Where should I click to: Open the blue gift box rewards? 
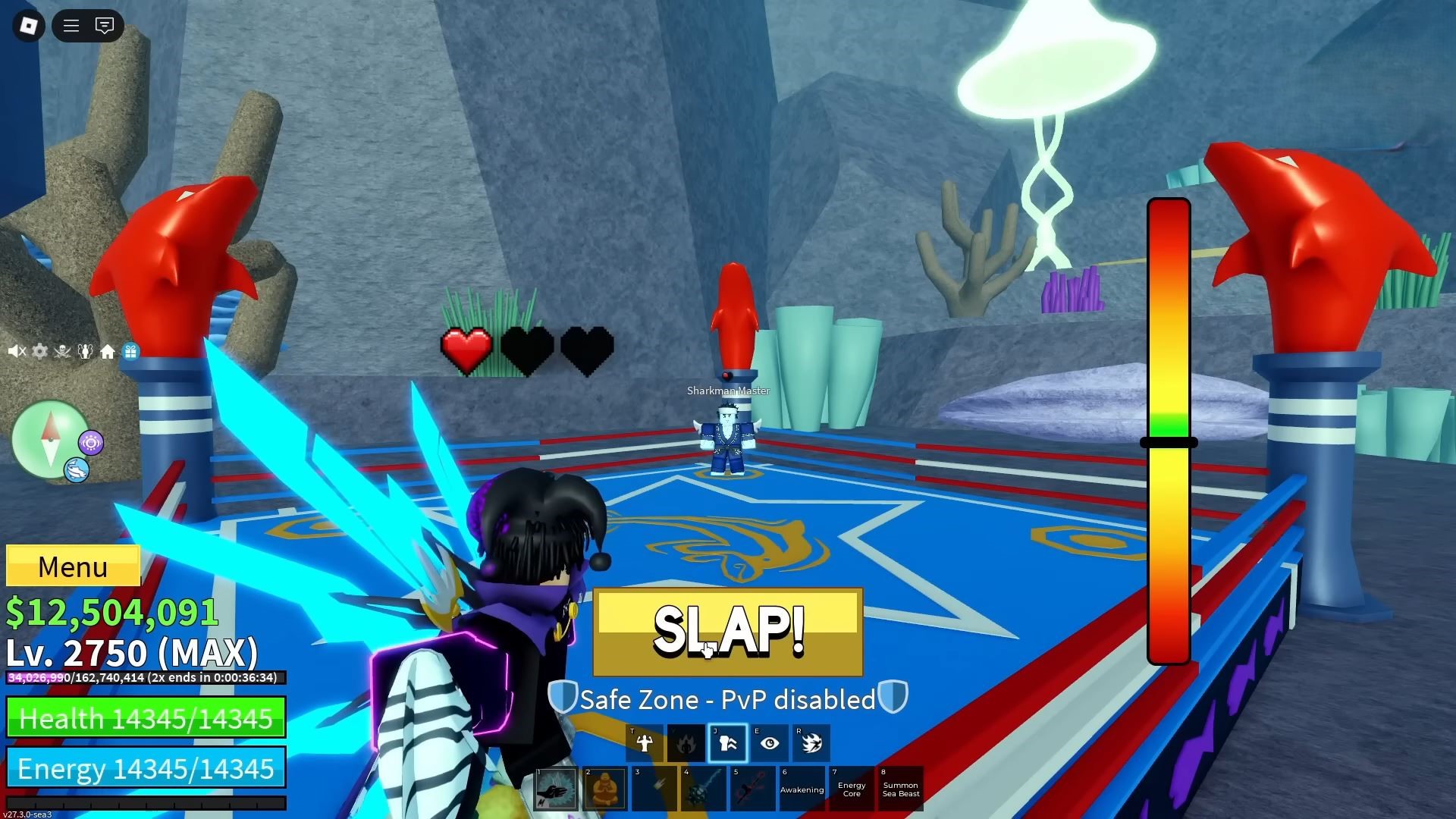(x=130, y=351)
